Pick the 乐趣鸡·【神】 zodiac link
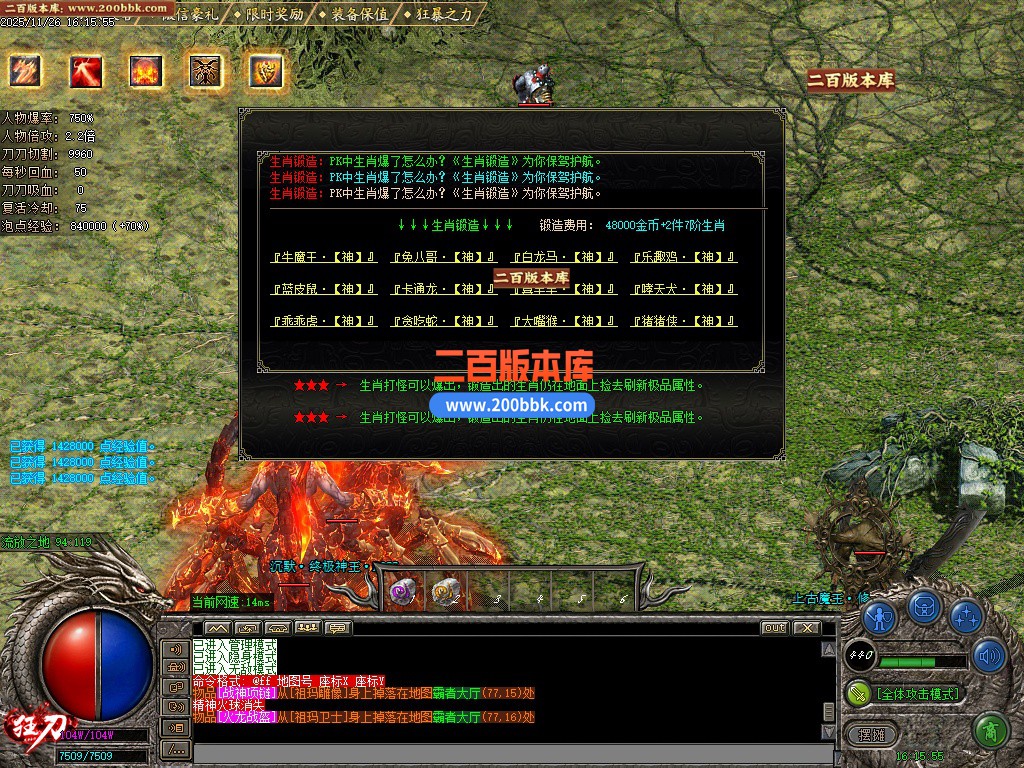 point(684,257)
